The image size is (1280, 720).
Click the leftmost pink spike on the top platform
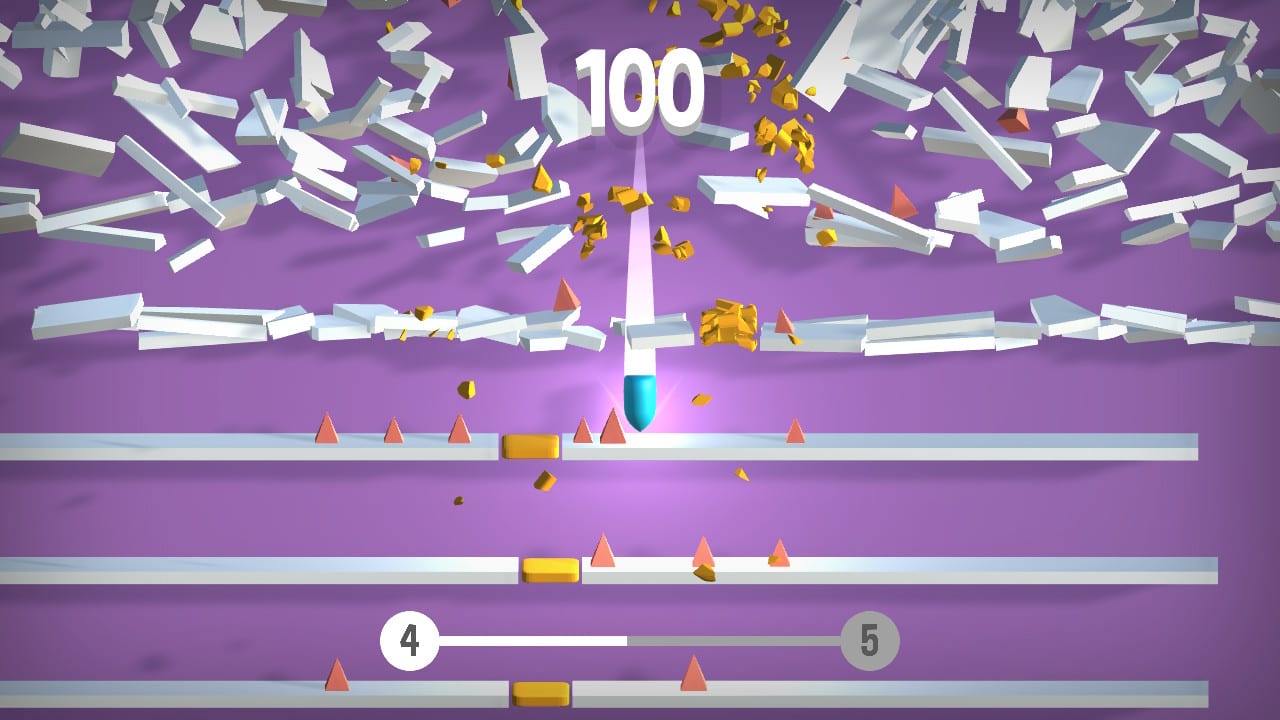[325, 428]
